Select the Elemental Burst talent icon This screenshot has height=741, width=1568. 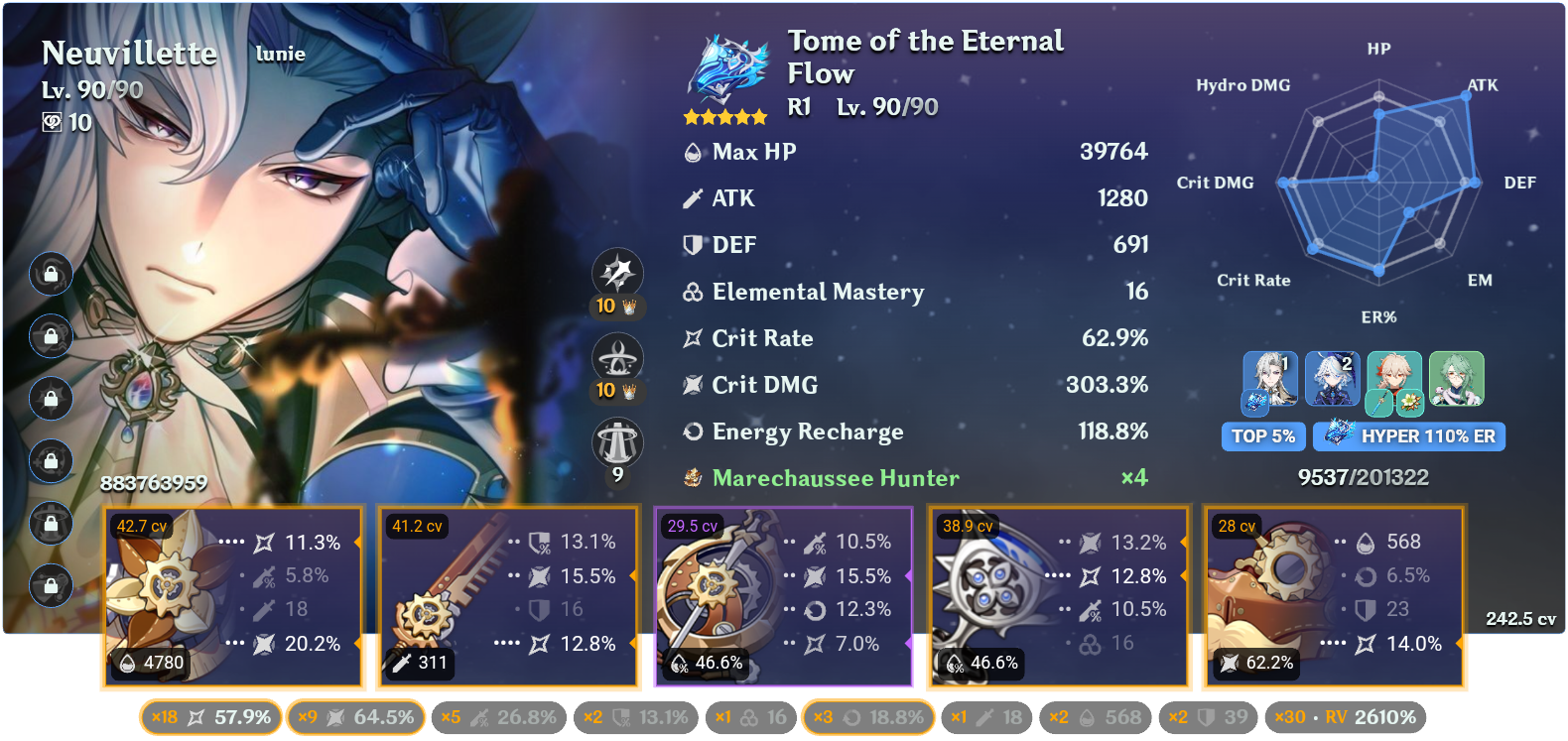[618, 442]
